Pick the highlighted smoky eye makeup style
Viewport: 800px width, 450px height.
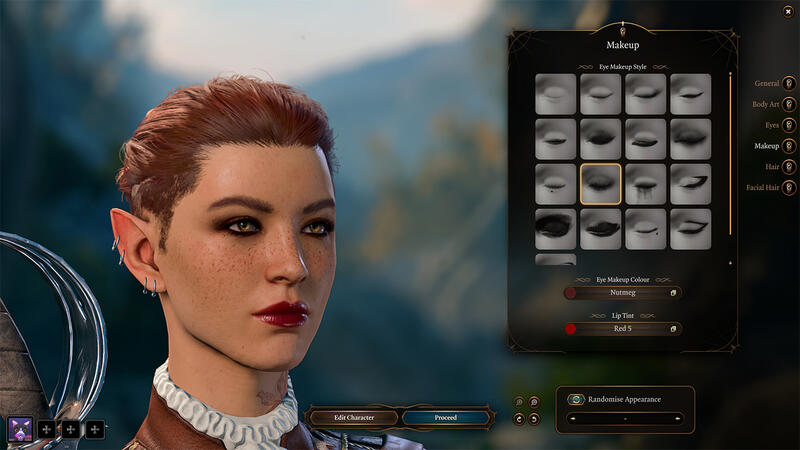600,184
